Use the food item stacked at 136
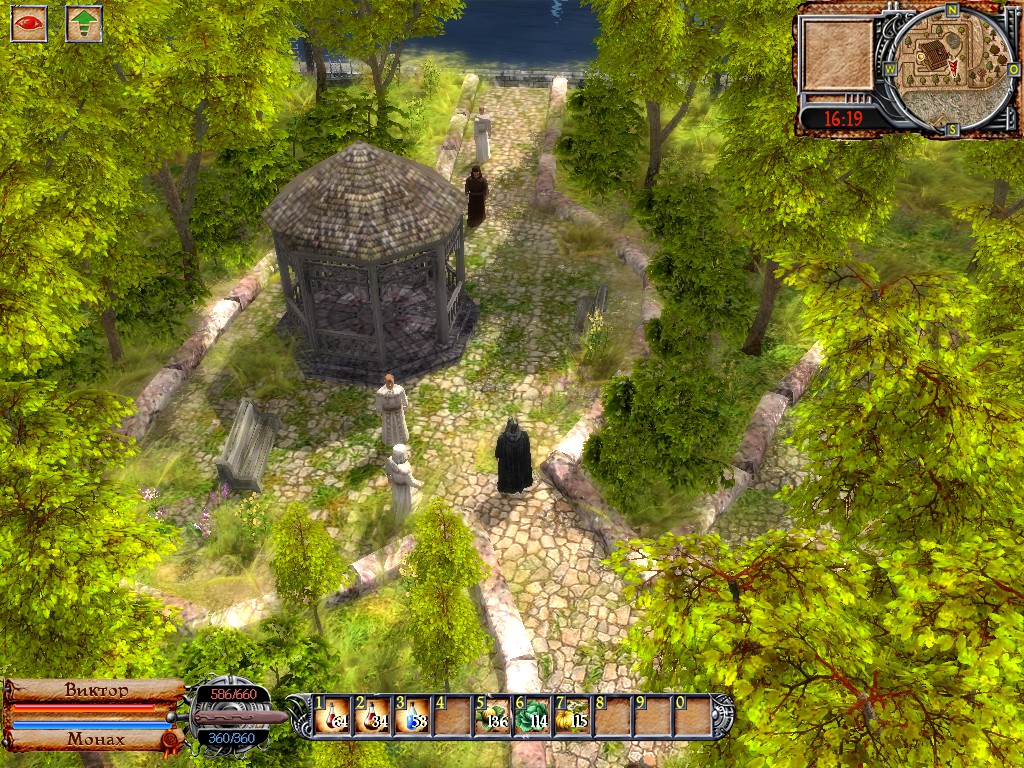The height and width of the screenshot is (768, 1024). [492, 716]
